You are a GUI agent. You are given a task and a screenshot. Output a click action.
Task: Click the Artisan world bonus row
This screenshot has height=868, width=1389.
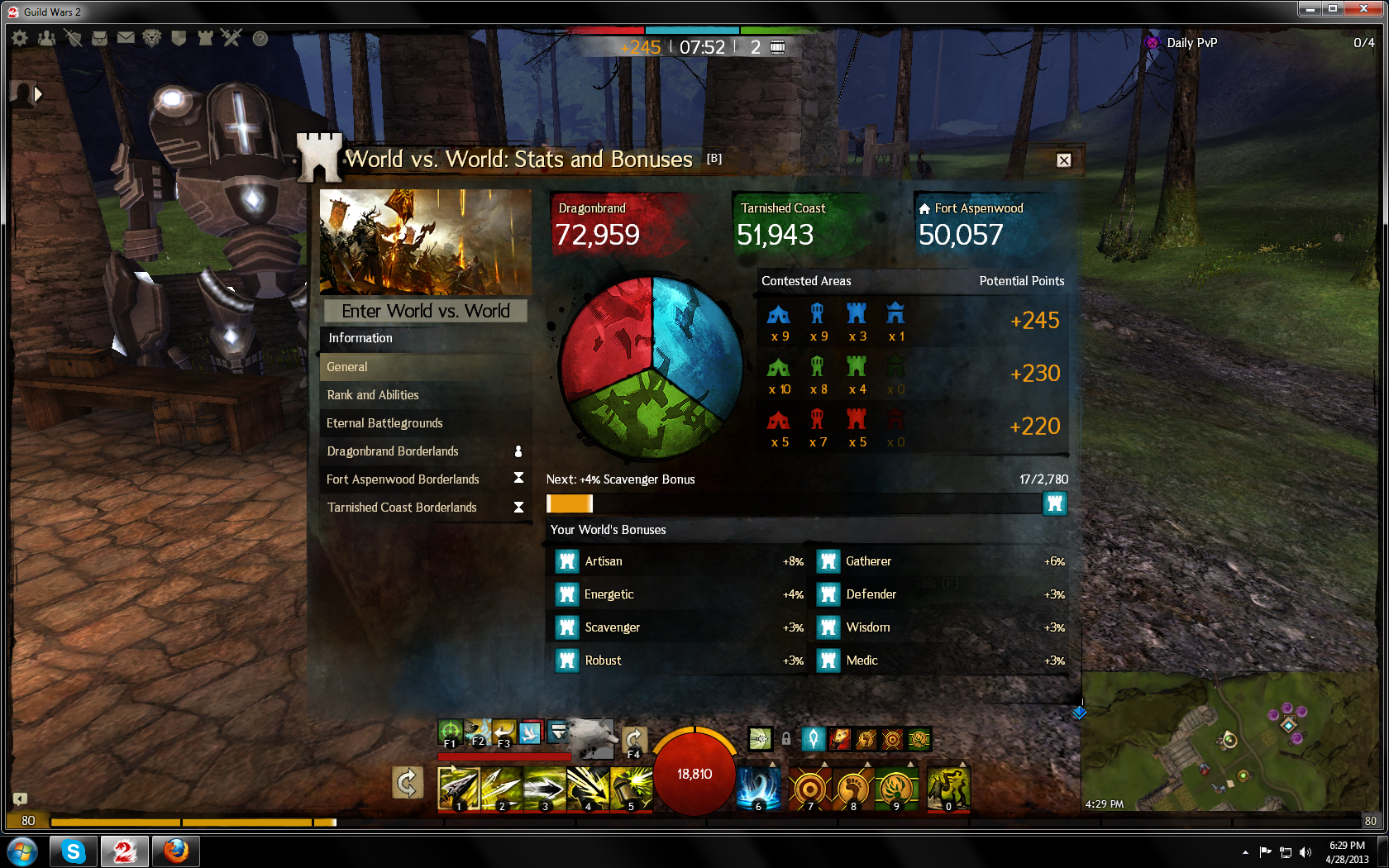678,561
